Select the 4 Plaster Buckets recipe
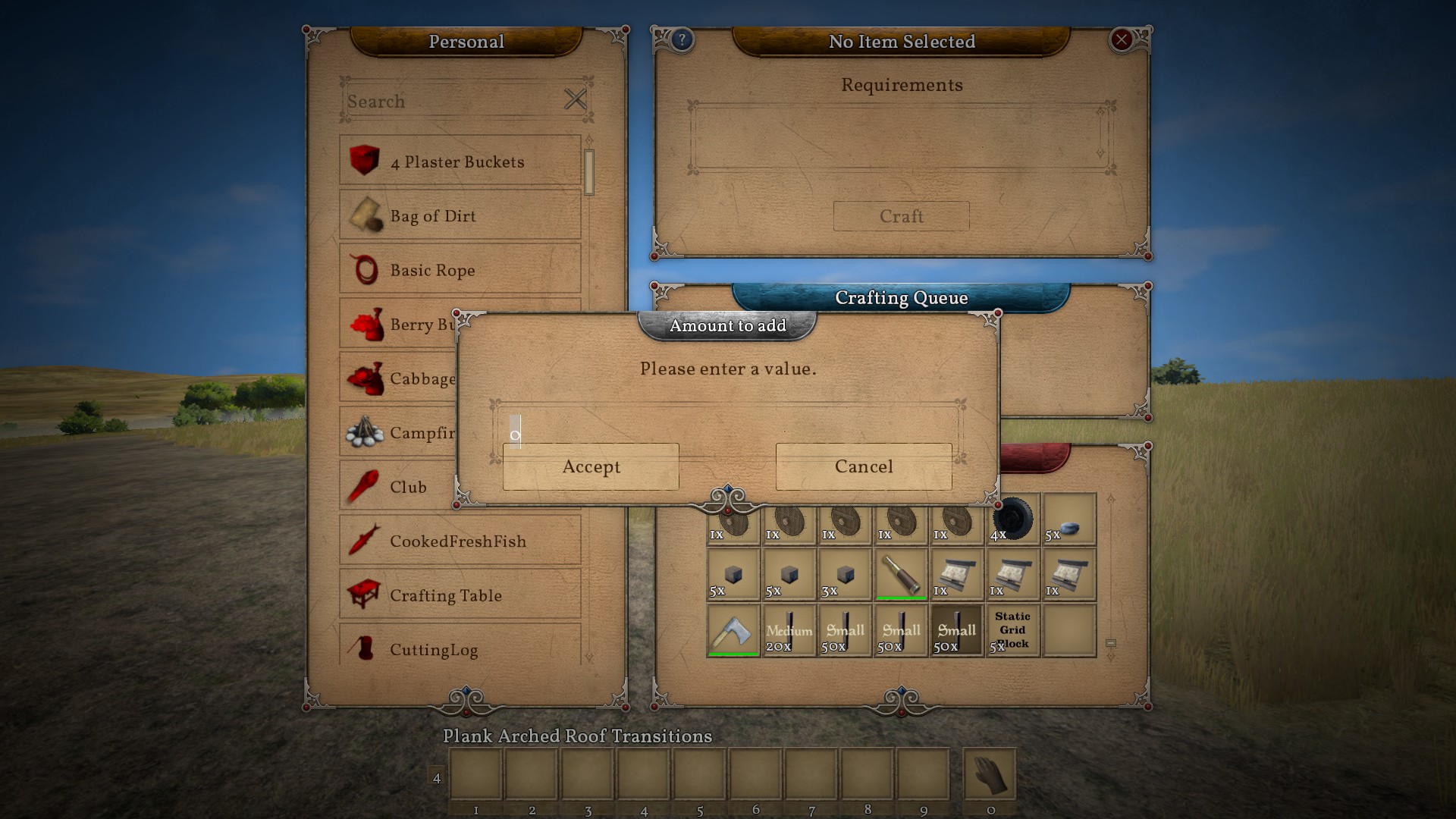Image resolution: width=1456 pixels, height=819 pixels. click(460, 162)
